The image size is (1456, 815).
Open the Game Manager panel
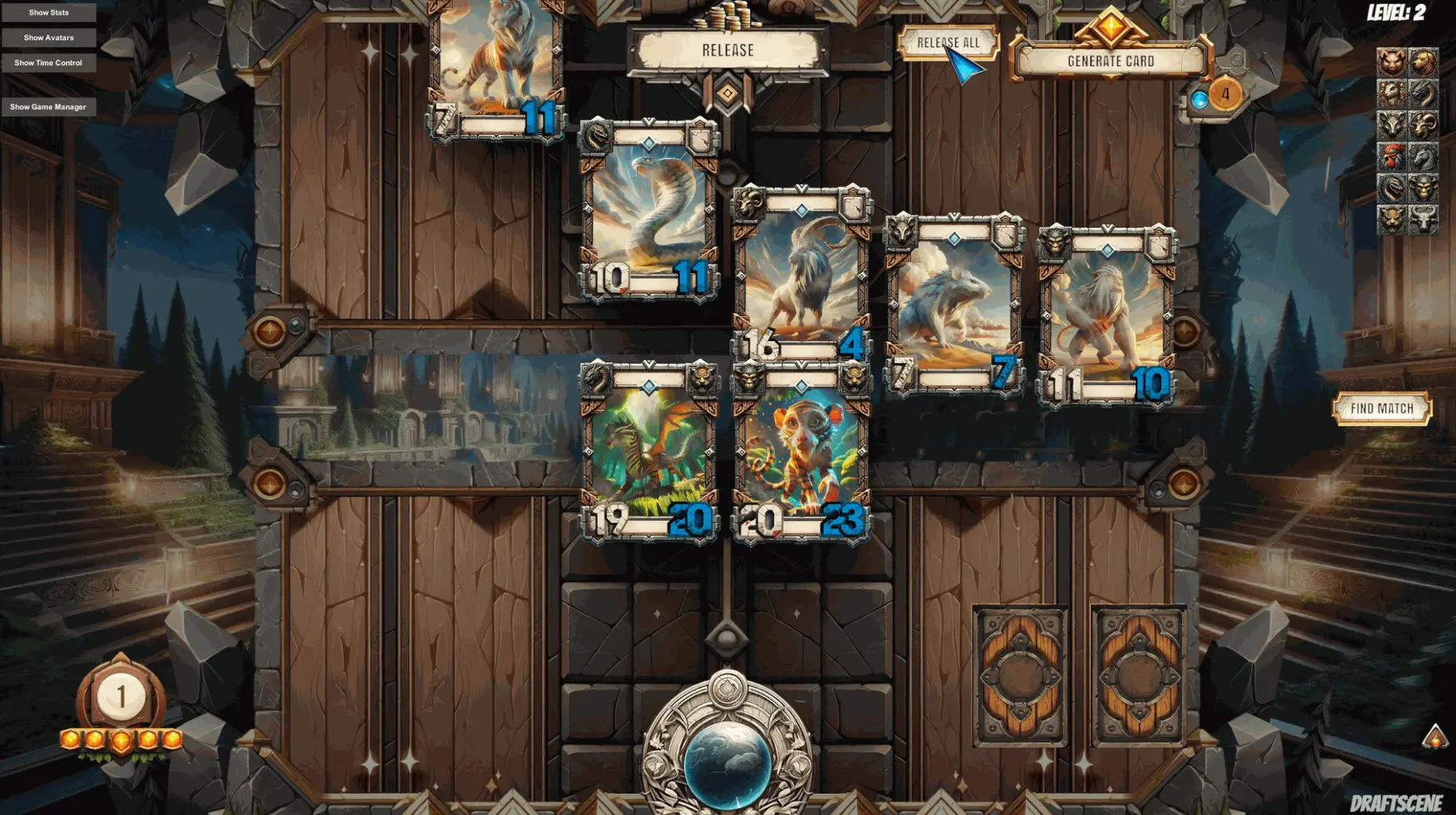[x=49, y=107]
